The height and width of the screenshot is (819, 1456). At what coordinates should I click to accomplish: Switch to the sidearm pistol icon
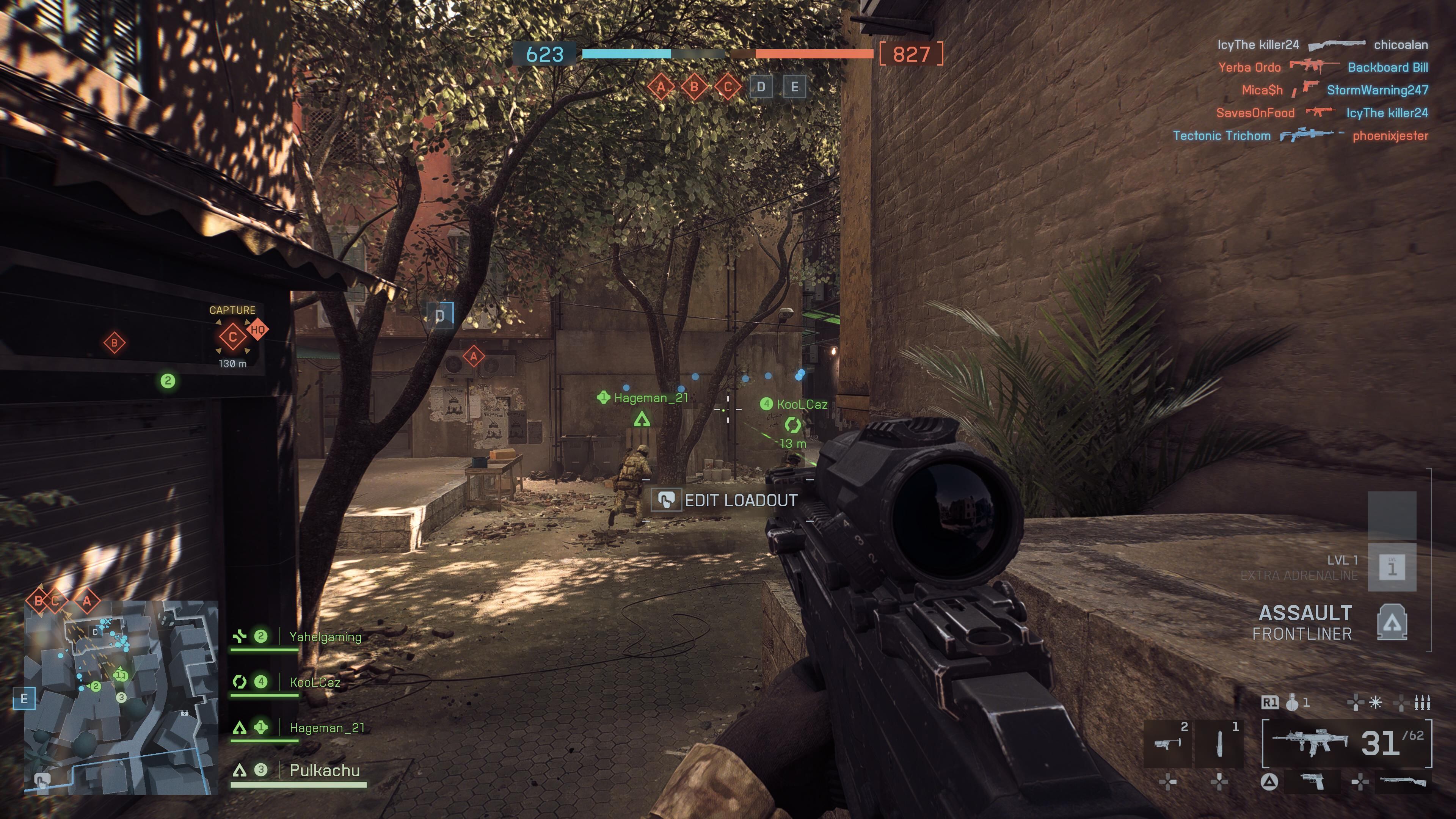(1312, 782)
